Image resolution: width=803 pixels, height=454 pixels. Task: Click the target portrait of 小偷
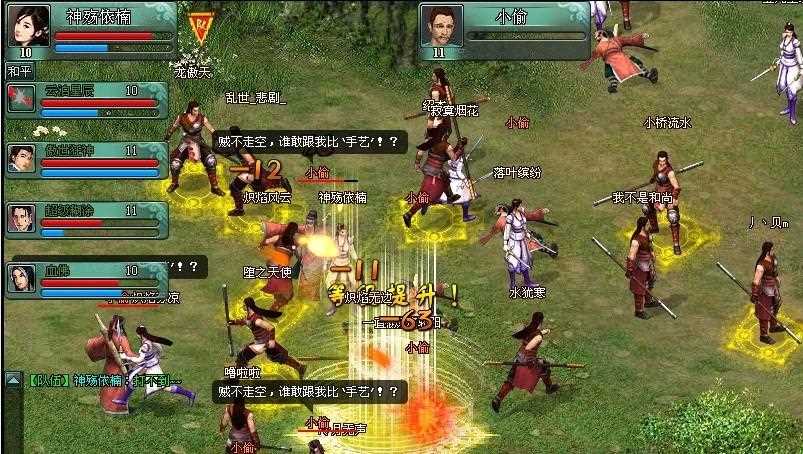pyautogui.click(x=441, y=25)
